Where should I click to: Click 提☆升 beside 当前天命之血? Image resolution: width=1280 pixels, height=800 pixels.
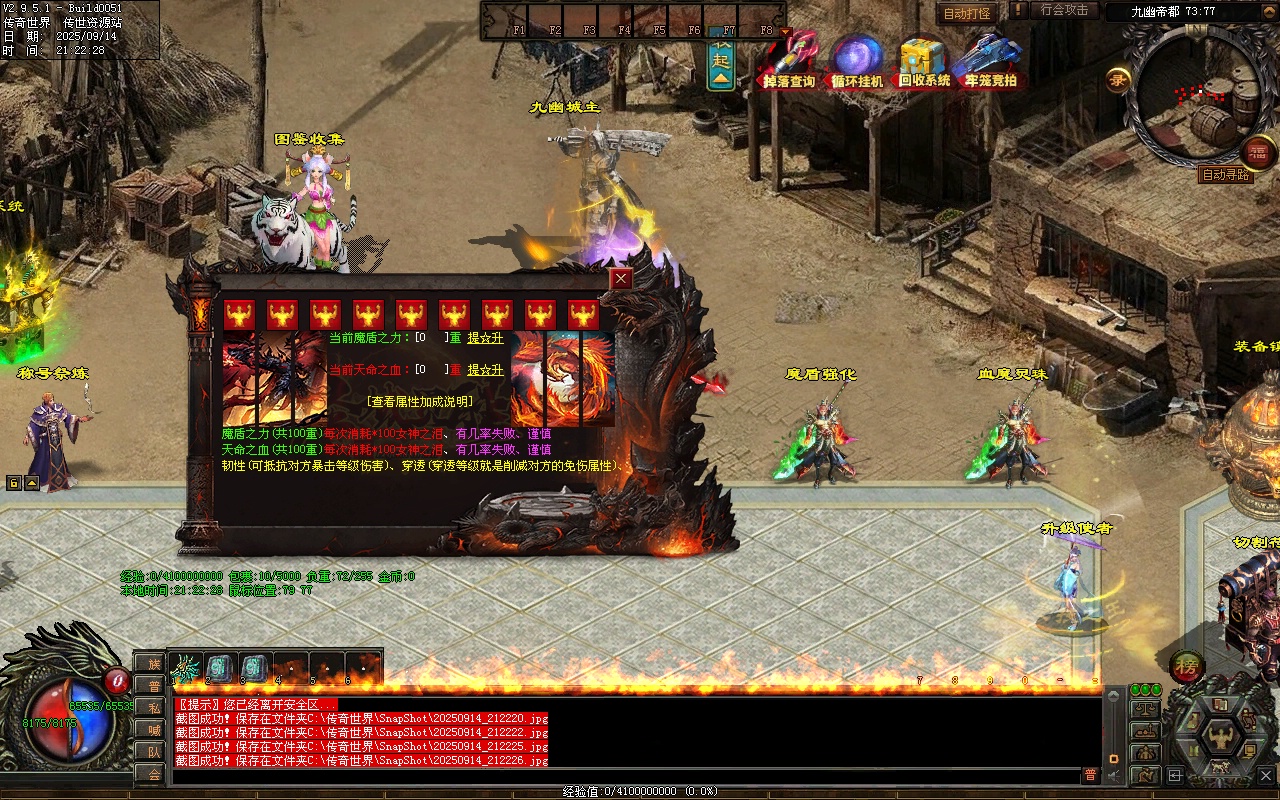485,370
